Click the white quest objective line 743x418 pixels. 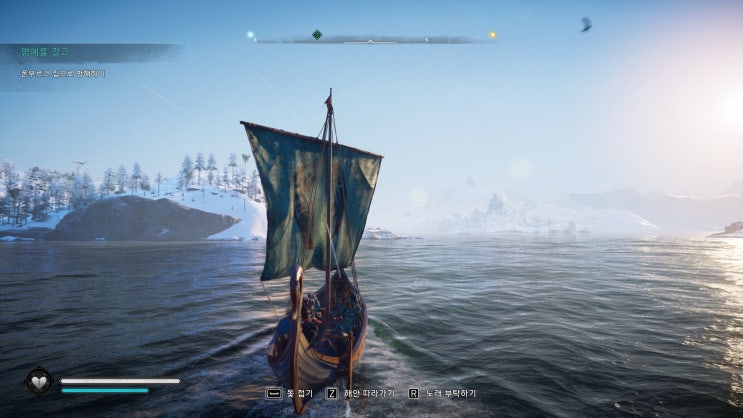point(63,73)
